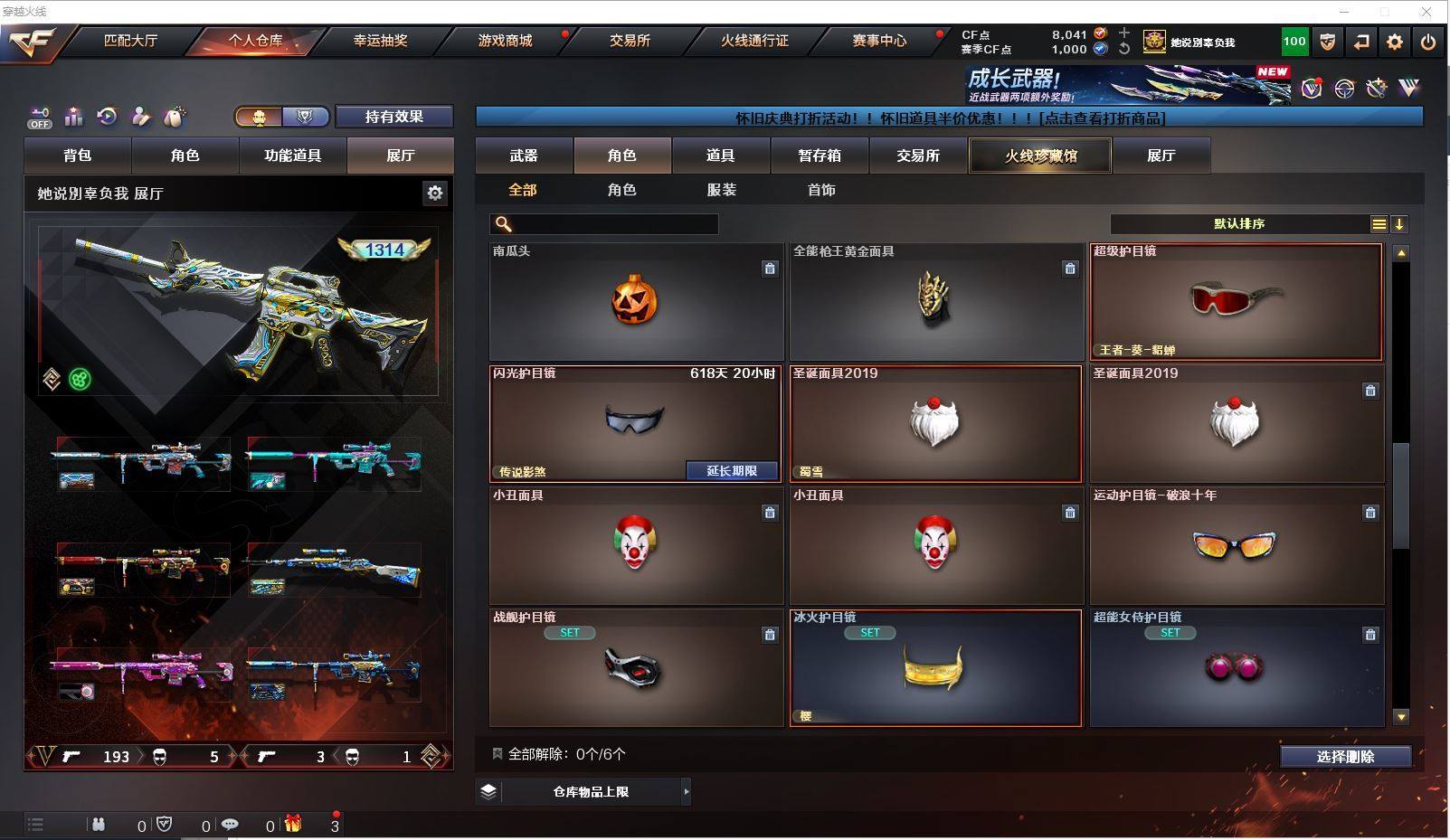Open the 匹配大厅 lobby menu

130,41
